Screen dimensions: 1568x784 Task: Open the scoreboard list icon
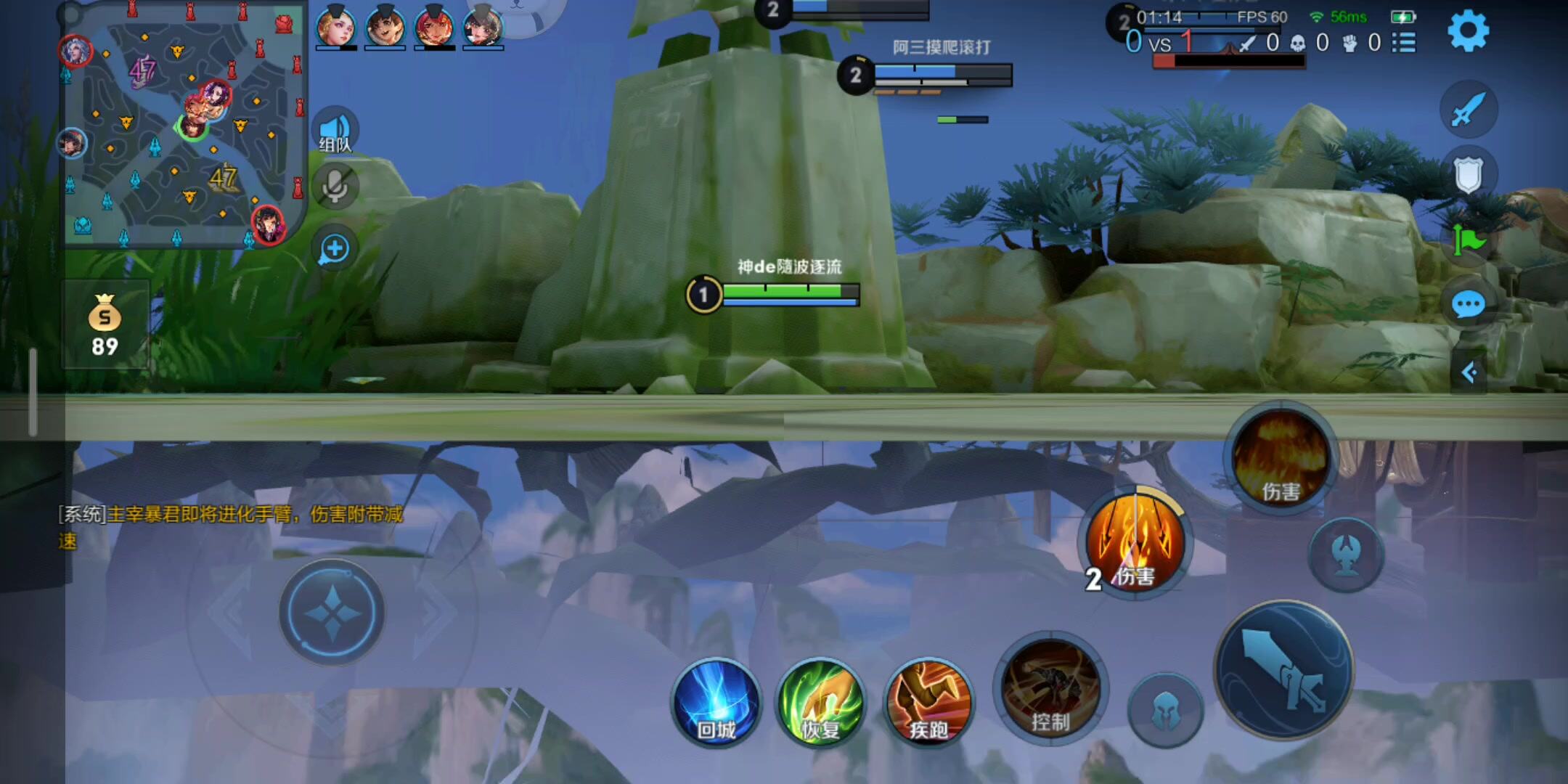coord(1404,43)
